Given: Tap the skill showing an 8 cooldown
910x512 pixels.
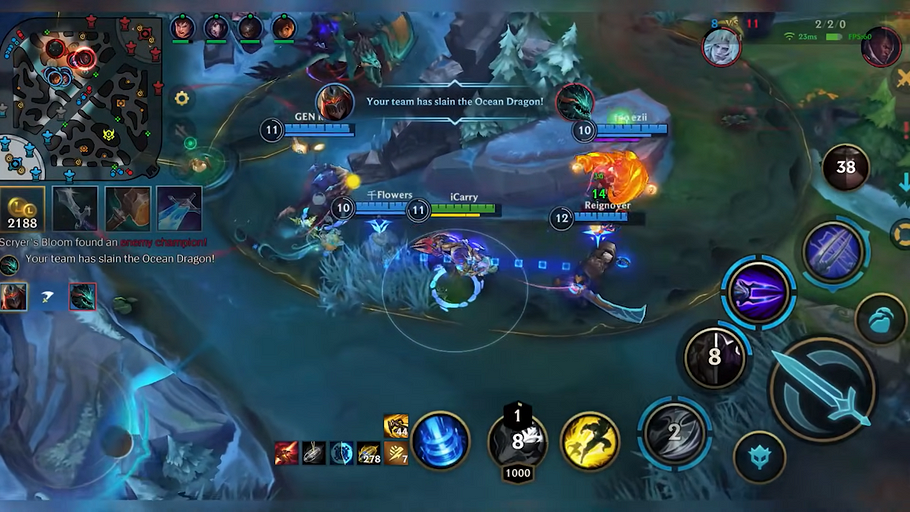Looking at the screenshot, I should (x=715, y=356).
